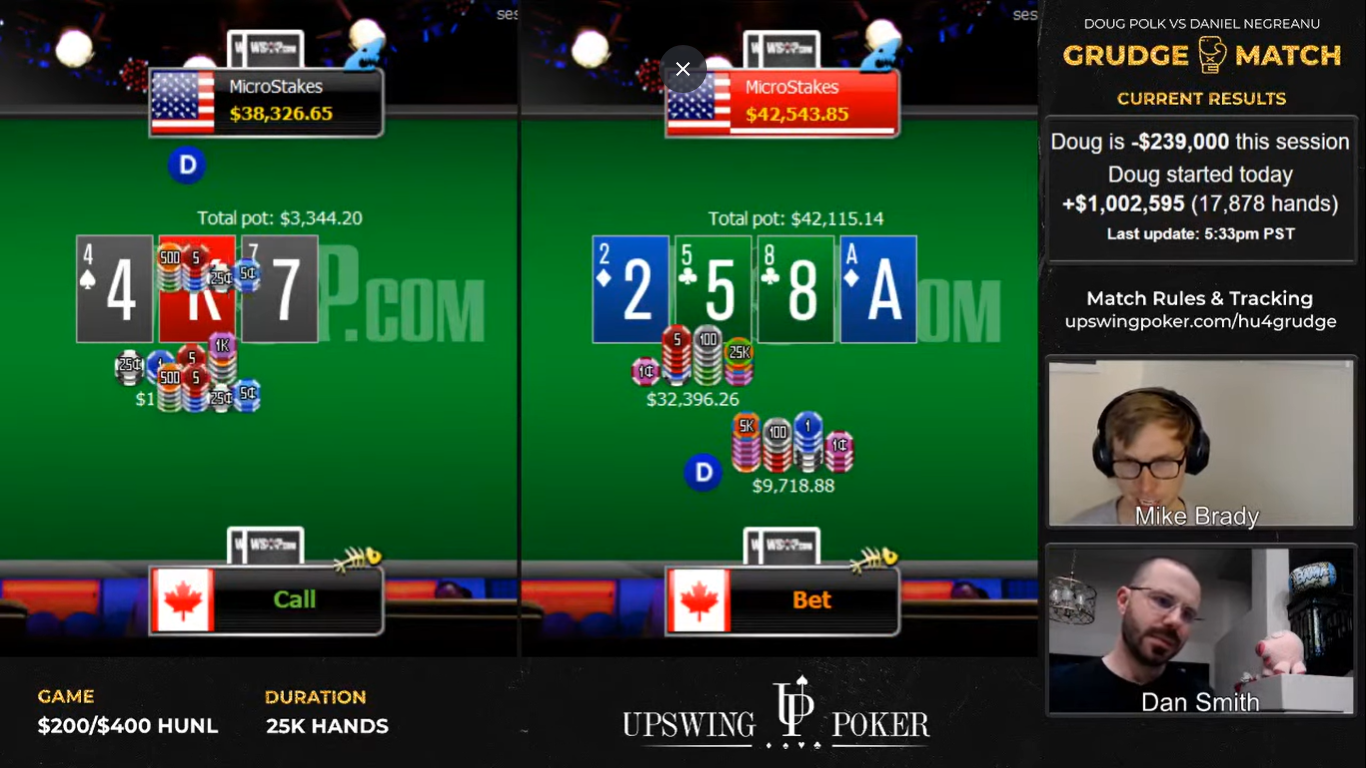The width and height of the screenshot is (1366, 768).
Task: Select the dealer button on the left table
Action: coord(186,166)
